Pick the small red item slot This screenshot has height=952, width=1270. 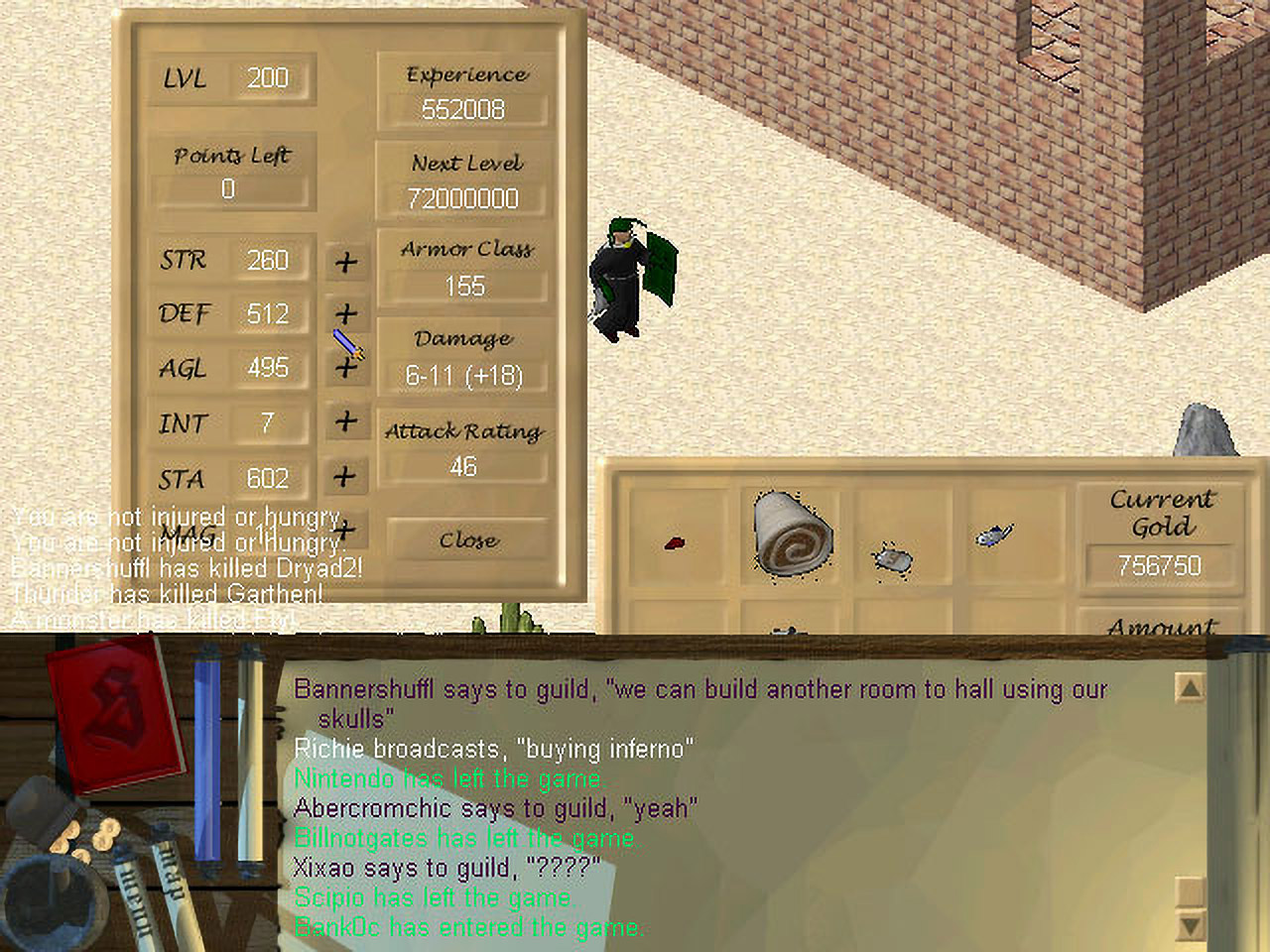[x=675, y=542]
